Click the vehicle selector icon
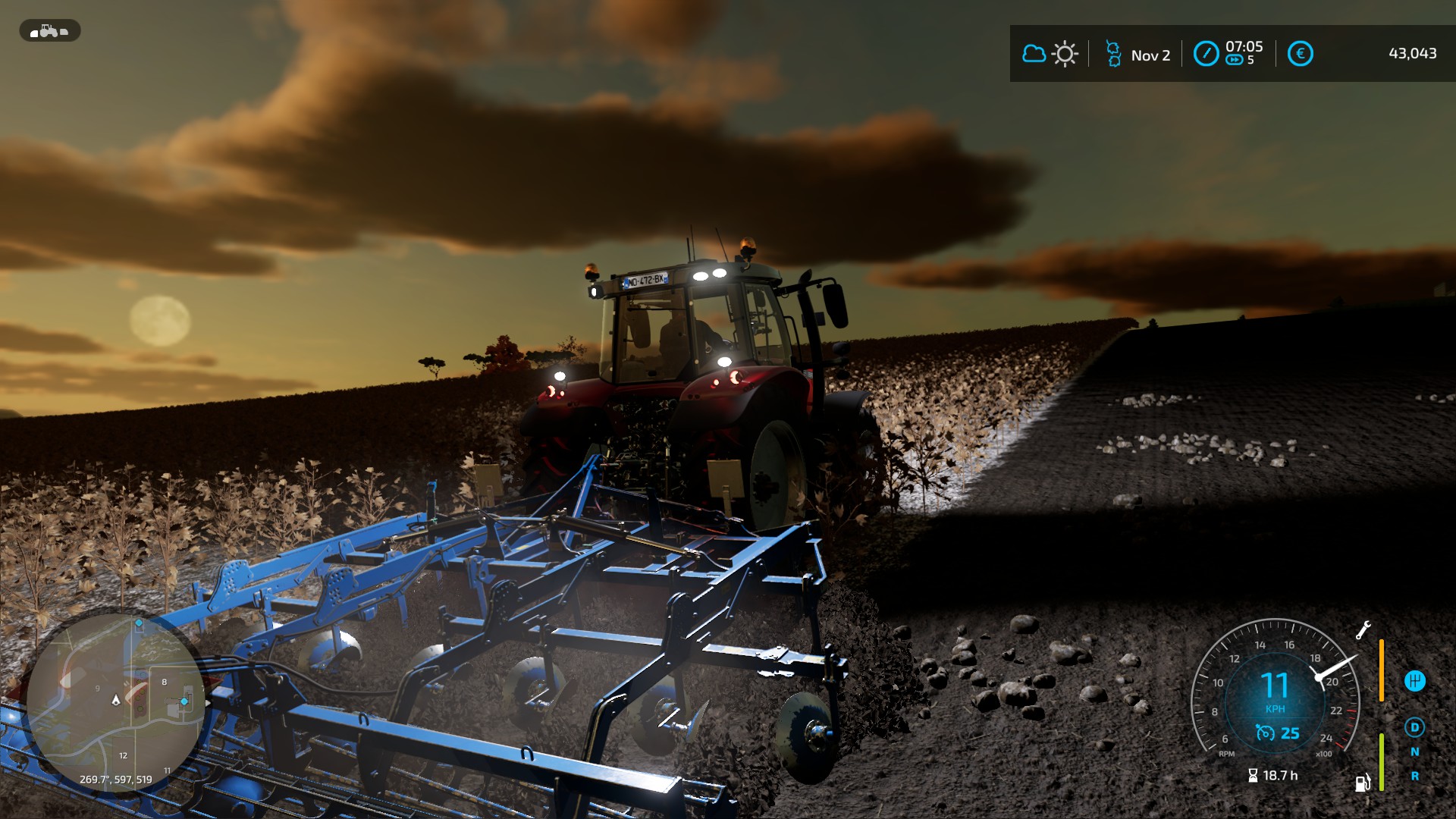 click(49, 31)
